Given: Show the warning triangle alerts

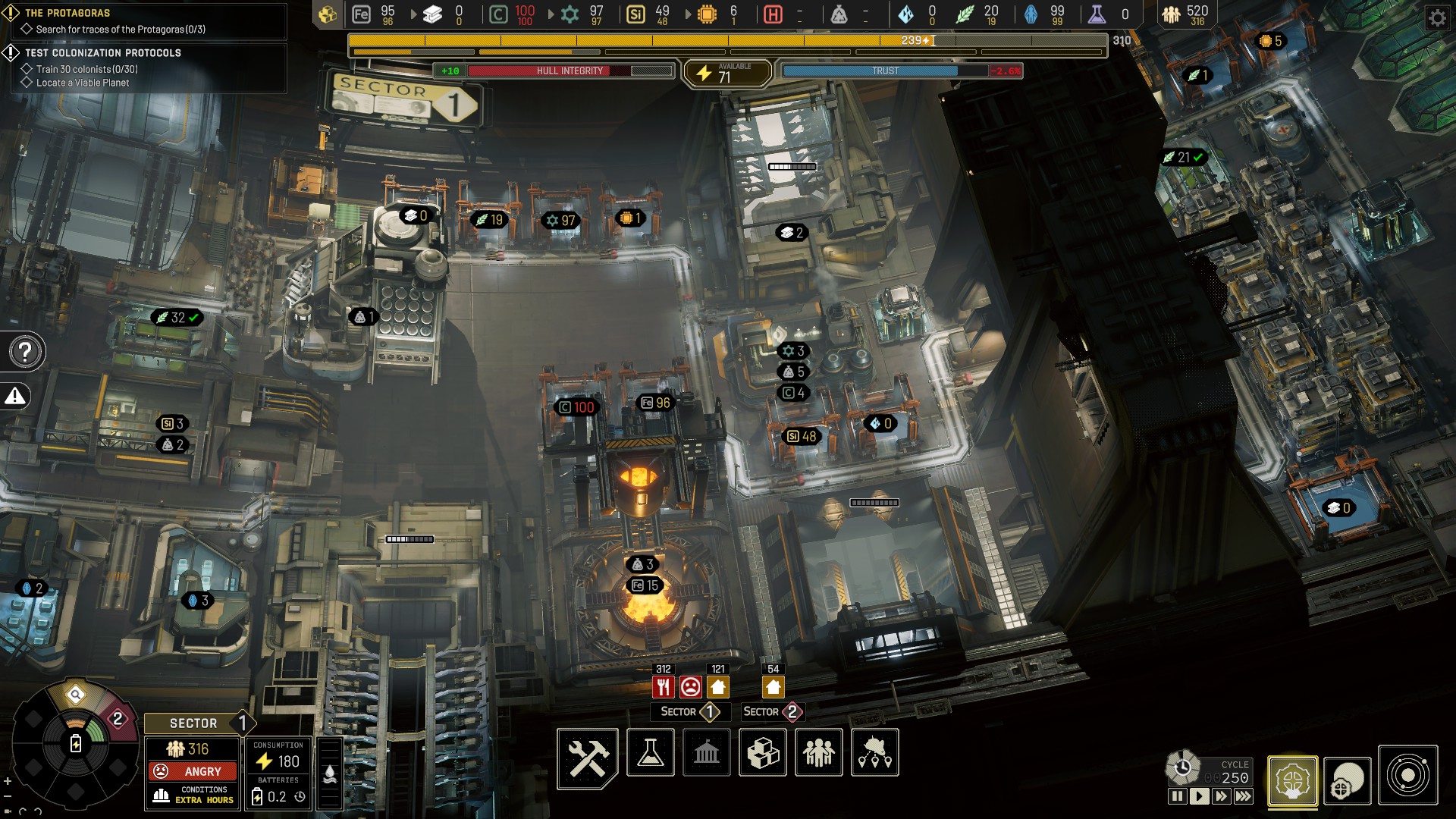Looking at the screenshot, I should click(15, 396).
